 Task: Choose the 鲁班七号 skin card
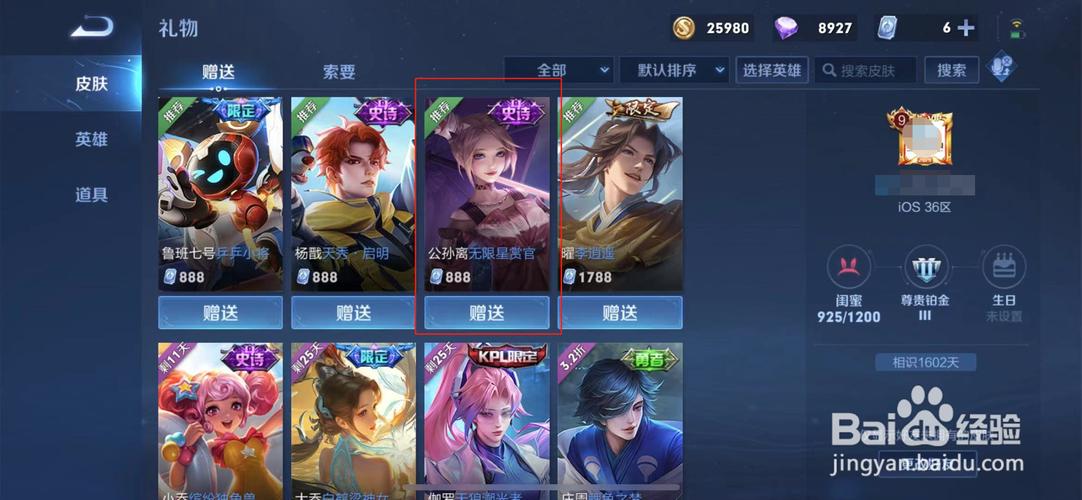(x=220, y=193)
